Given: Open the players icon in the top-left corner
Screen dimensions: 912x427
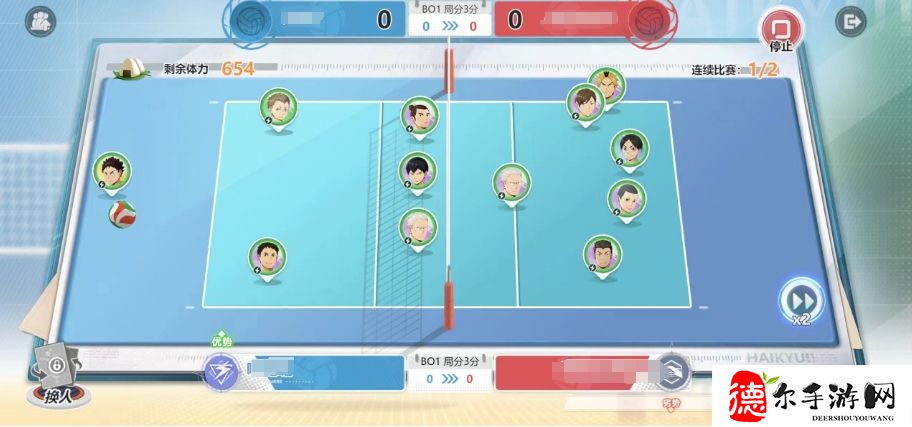Looking at the screenshot, I should pyautogui.click(x=41, y=20).
